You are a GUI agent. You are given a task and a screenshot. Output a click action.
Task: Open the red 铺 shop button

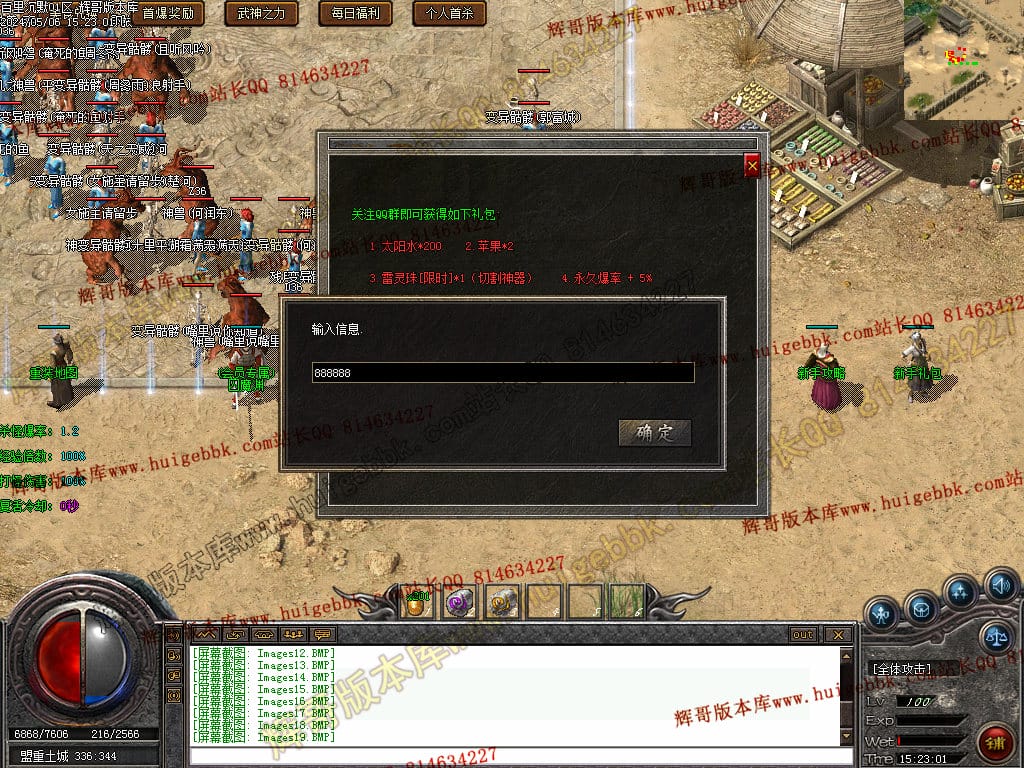click(994, 745)
